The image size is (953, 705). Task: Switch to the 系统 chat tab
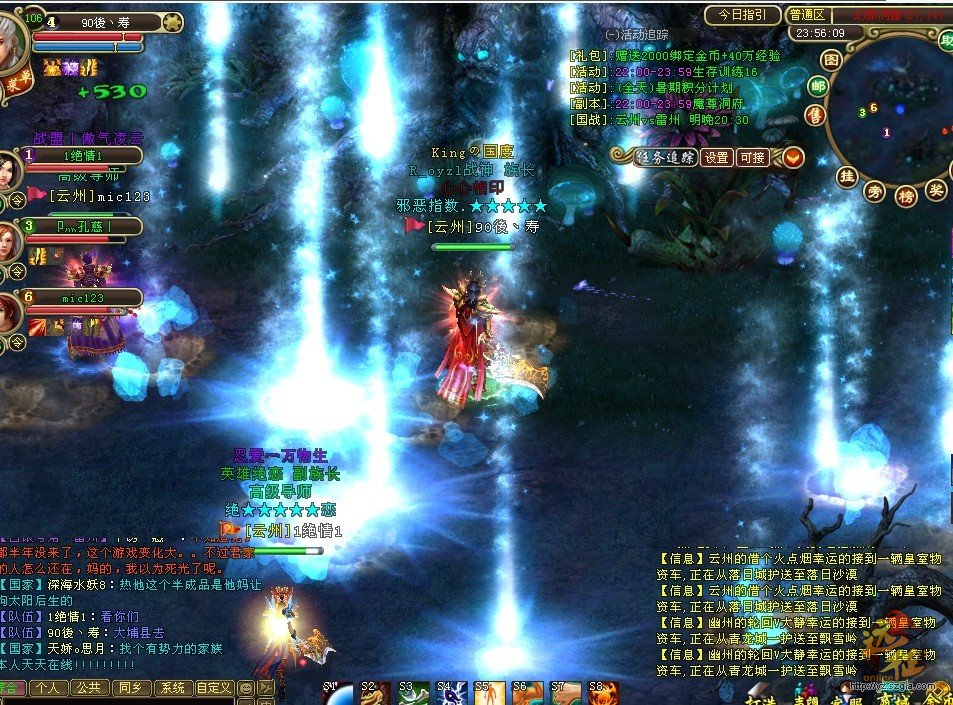[173, 688]
